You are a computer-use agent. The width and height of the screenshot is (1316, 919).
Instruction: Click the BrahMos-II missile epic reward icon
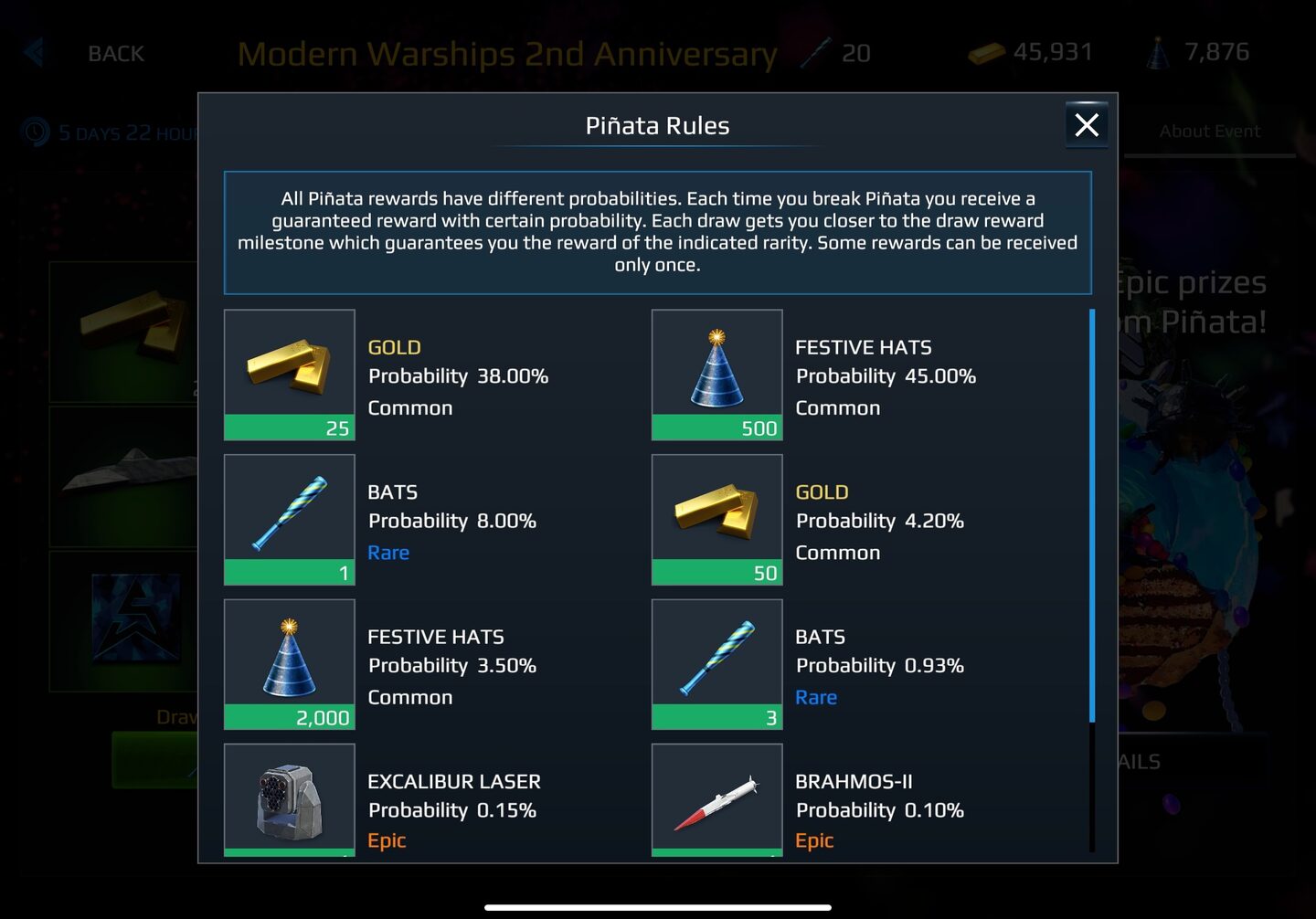coord(716,799)
